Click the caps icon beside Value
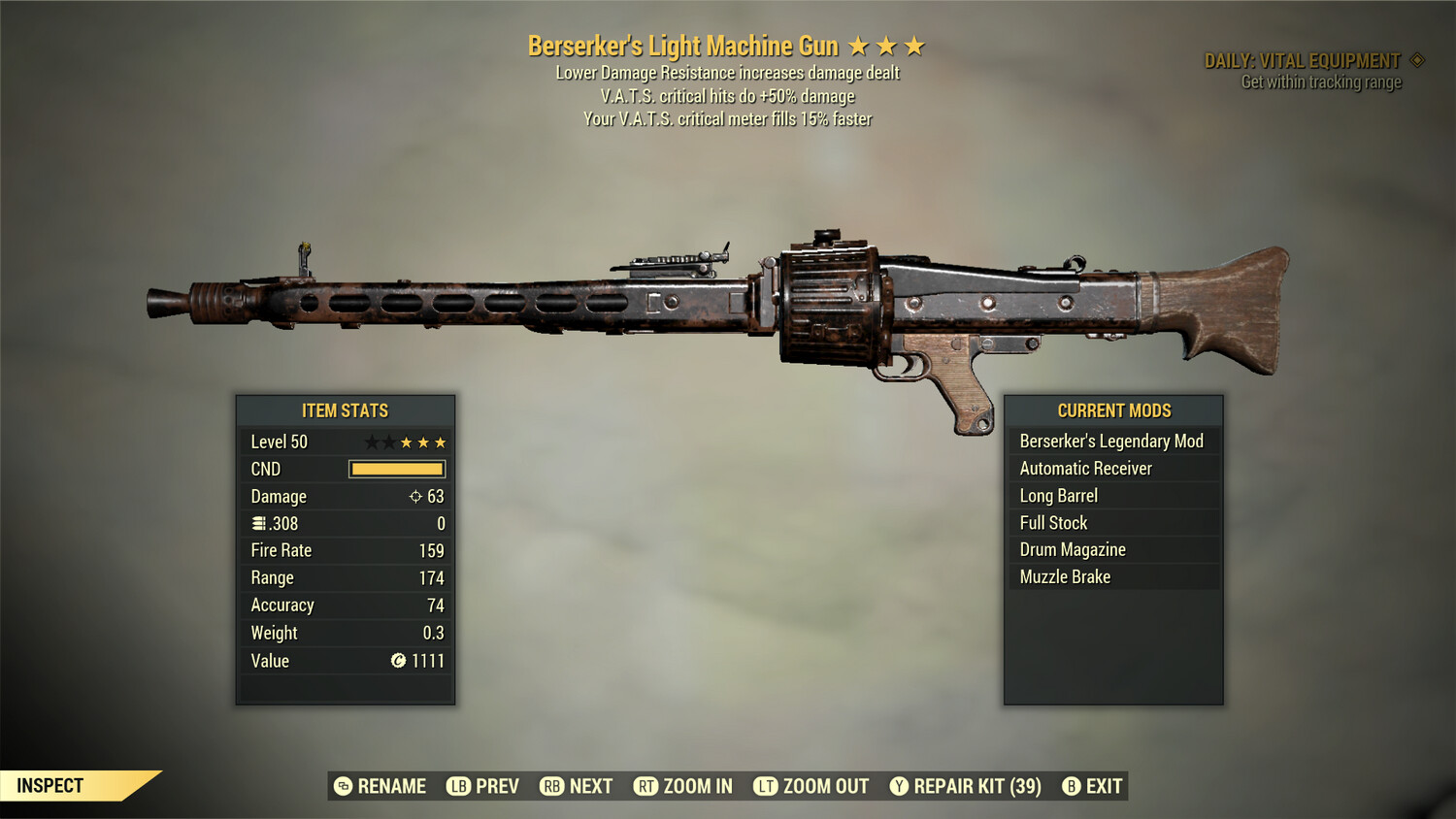Image resolution: width=1456 pixels, height=819 pixels. 397,661
